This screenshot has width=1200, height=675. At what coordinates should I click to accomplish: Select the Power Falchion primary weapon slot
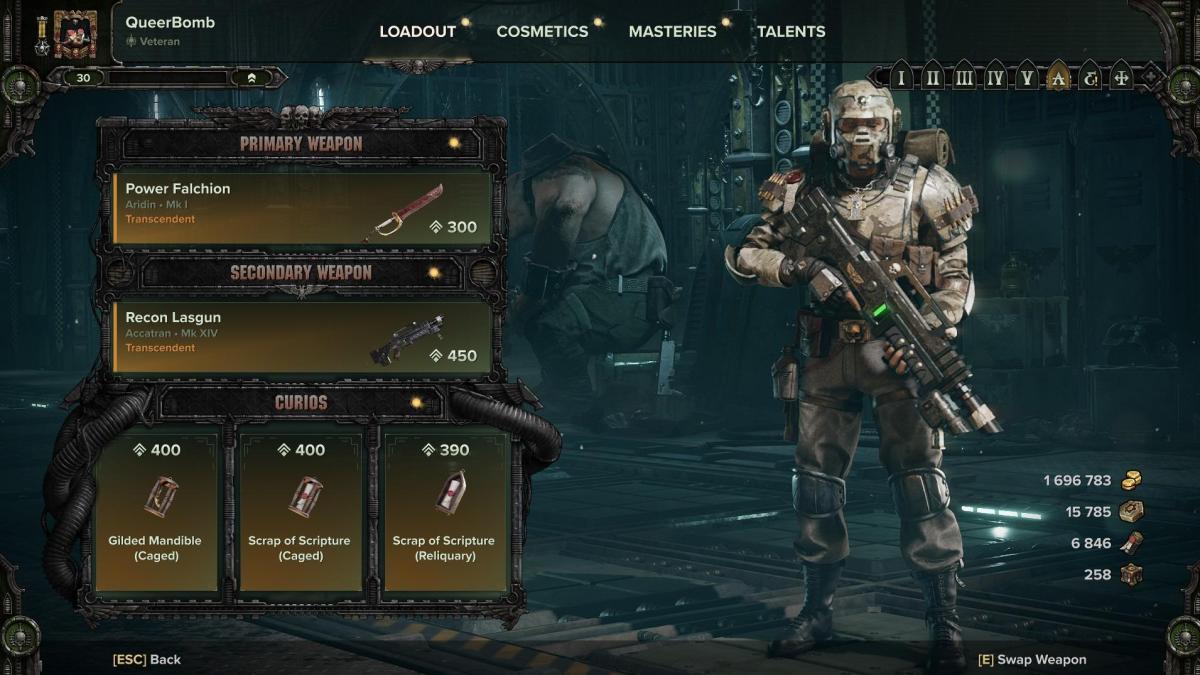pos(302,208)
